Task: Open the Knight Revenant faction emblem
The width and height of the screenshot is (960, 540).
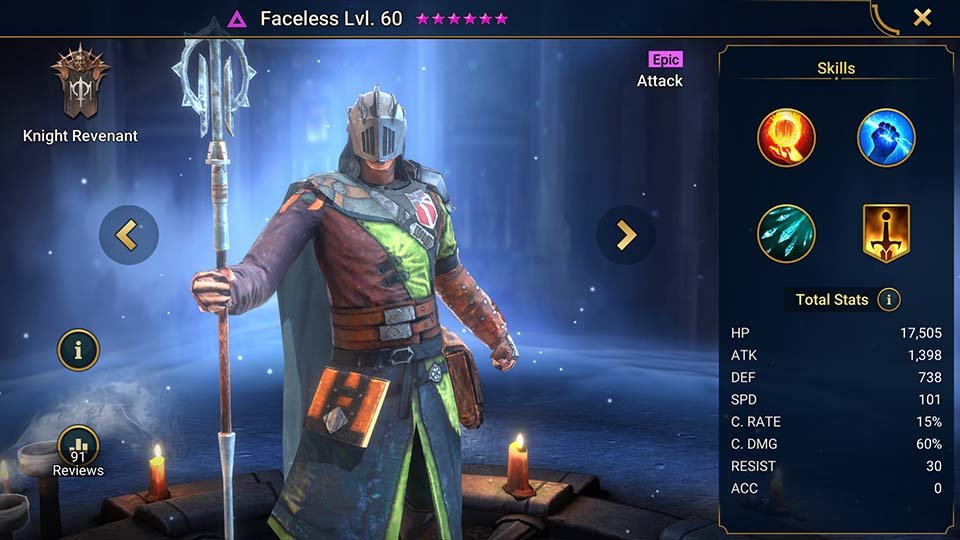Action: click(79, 85)
